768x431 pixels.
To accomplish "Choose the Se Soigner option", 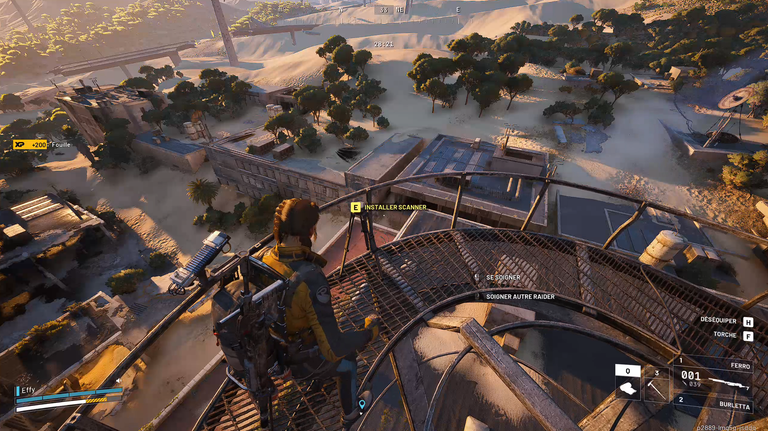I will click(503, 277).
